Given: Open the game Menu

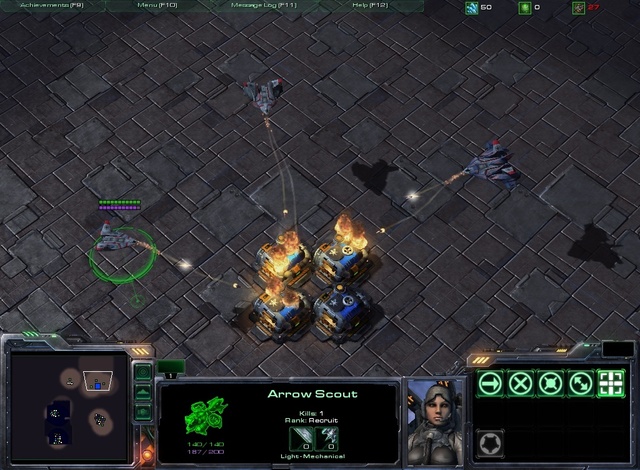Looking at the screenshot, I should coord(156,6).
